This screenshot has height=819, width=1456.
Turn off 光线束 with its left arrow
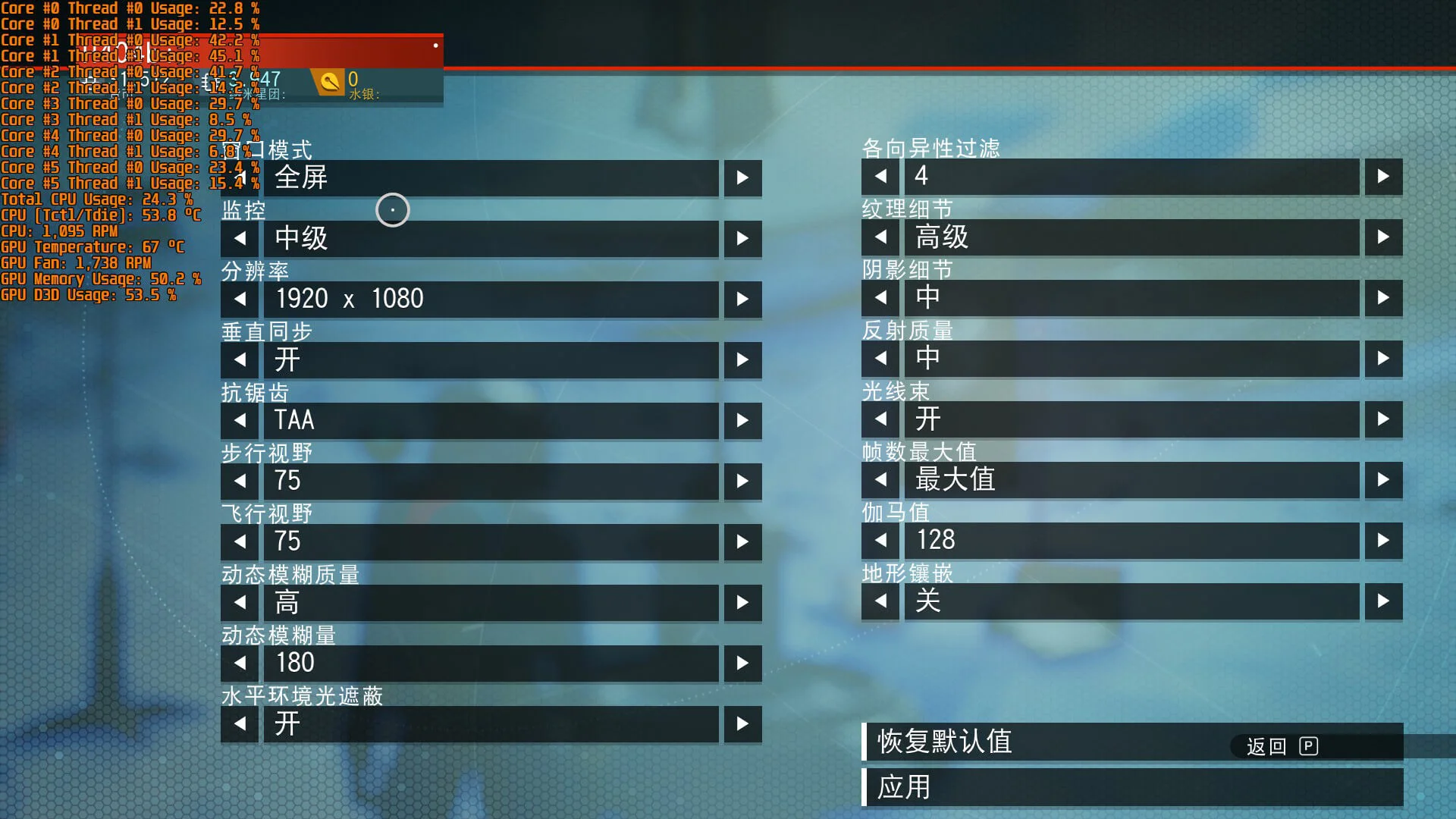tap(880, 419)
